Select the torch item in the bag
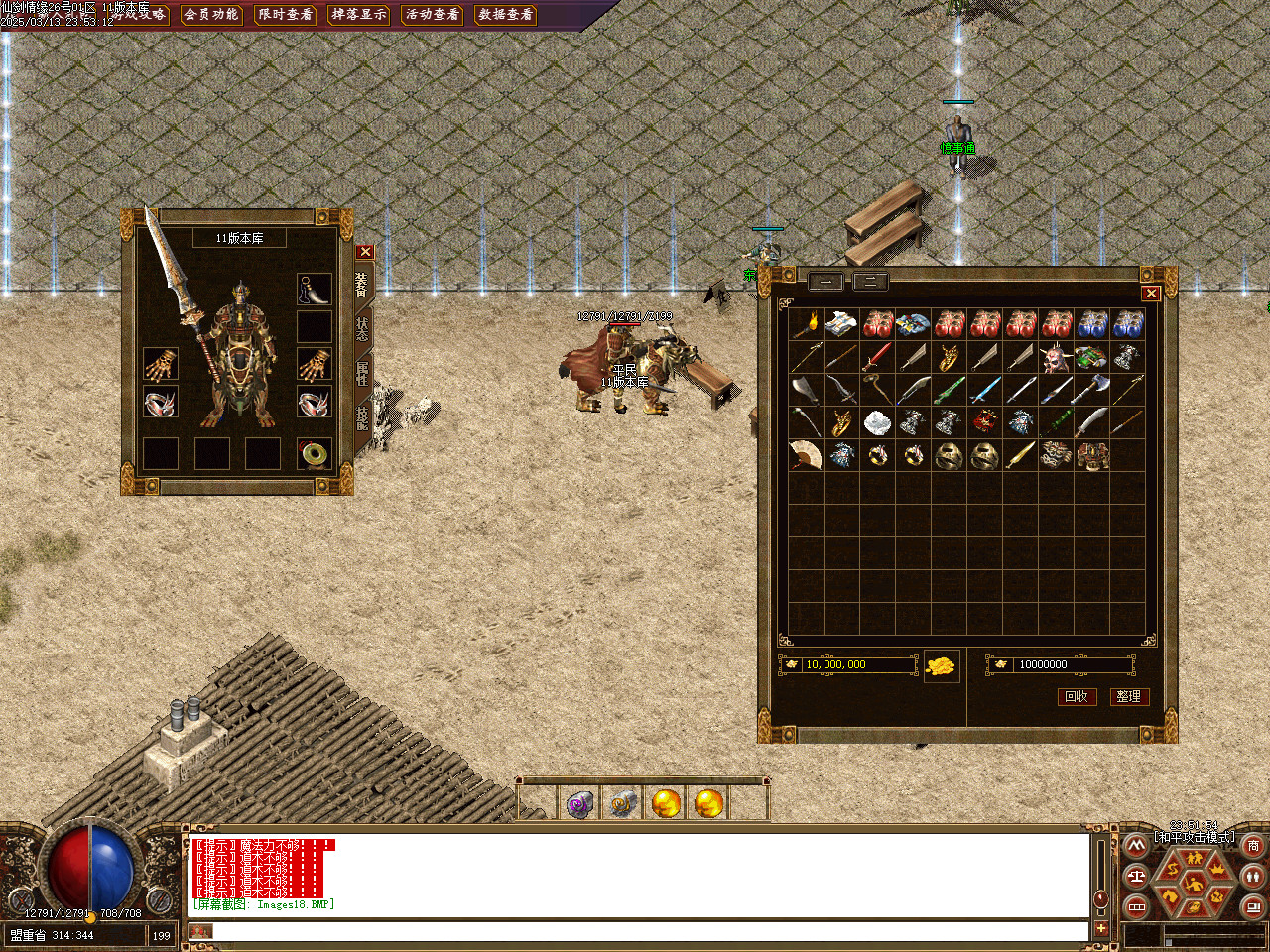Viewport: 1270px width, 952px height. [x=806, y=324]
